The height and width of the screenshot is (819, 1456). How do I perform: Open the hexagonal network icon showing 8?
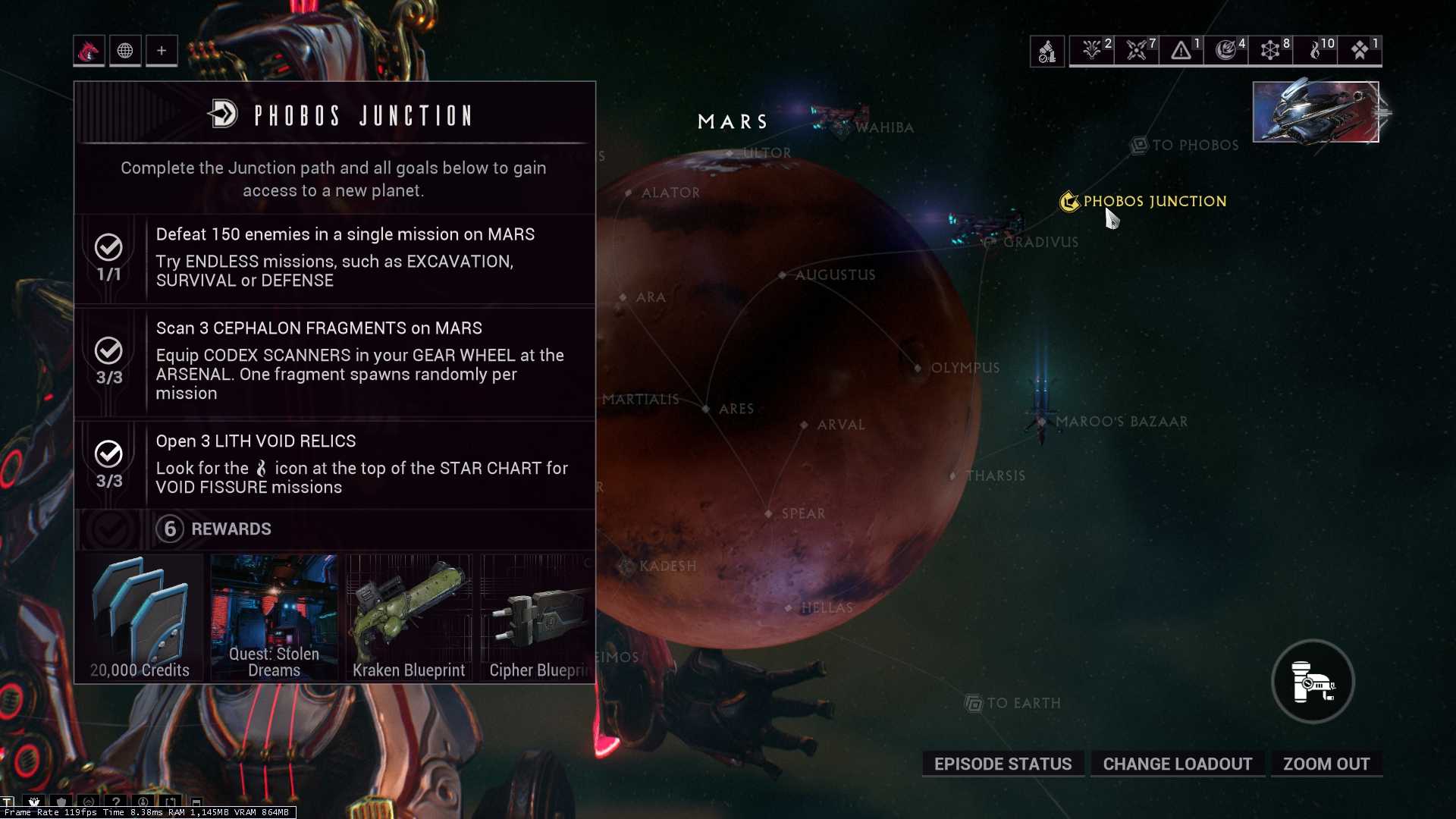tap(1270, 50)
